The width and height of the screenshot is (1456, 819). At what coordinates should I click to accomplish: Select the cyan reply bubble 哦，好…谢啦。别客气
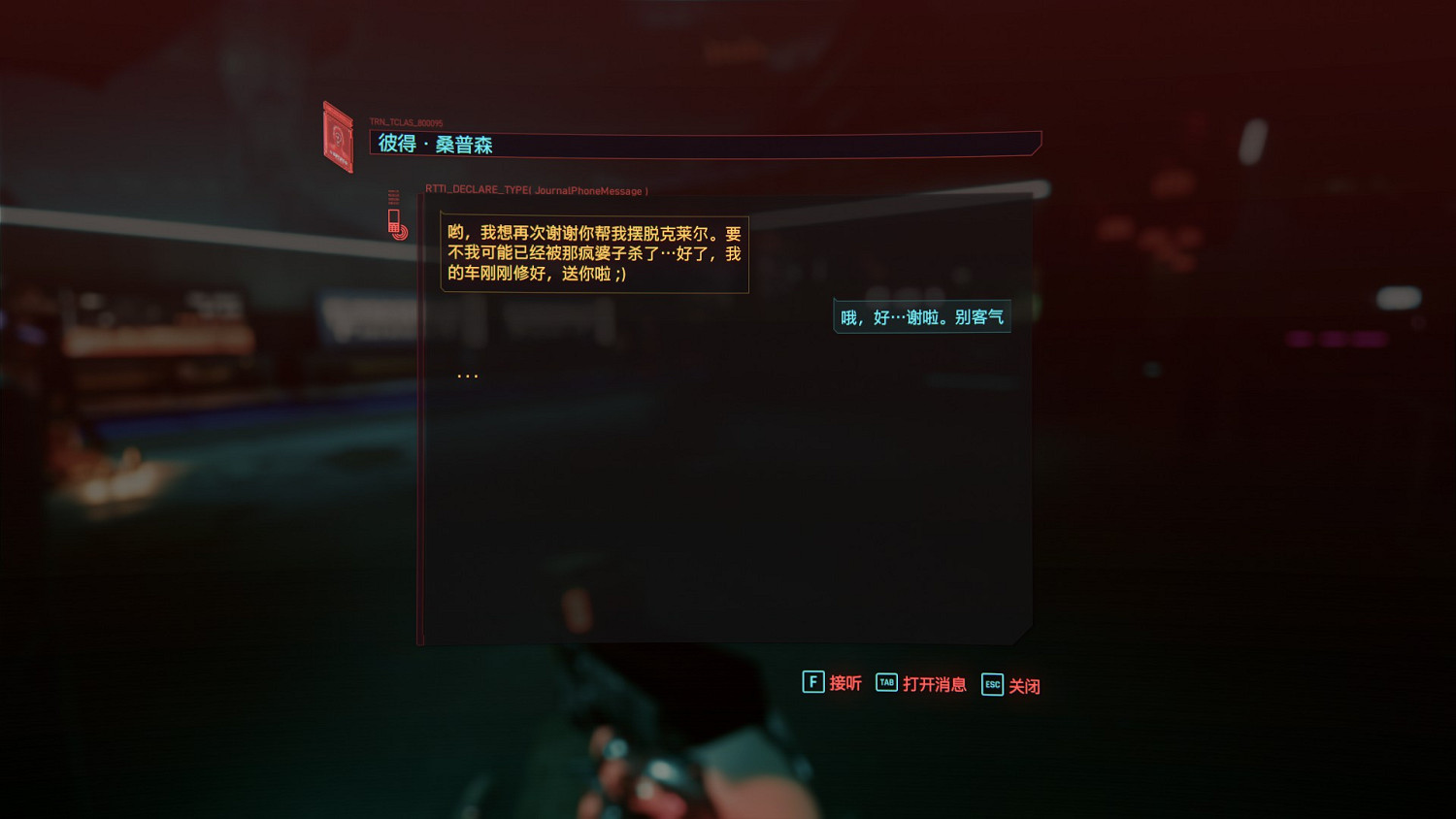[x=920, y=315]
